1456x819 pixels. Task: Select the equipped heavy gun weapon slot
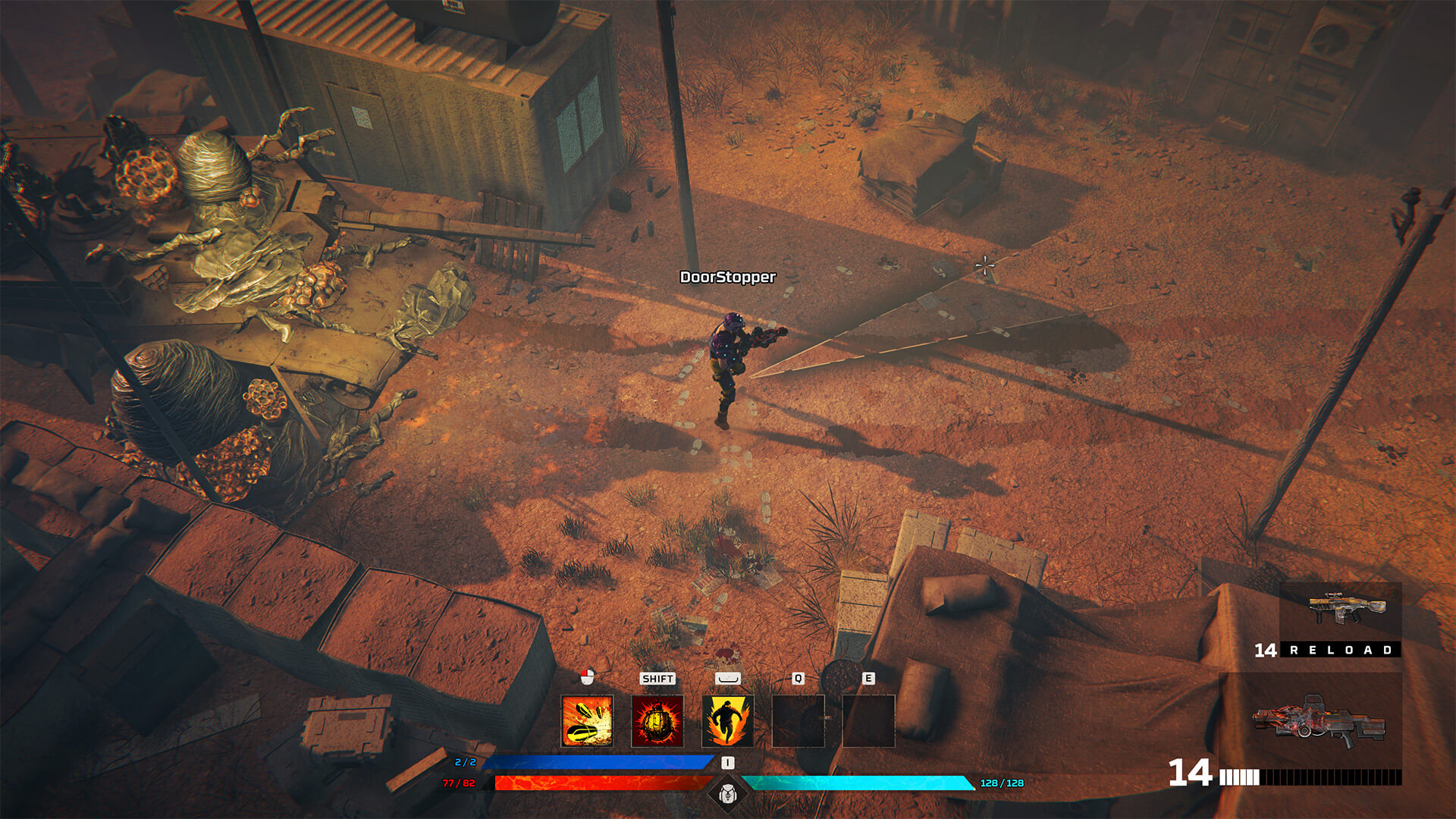[1319, 723]
